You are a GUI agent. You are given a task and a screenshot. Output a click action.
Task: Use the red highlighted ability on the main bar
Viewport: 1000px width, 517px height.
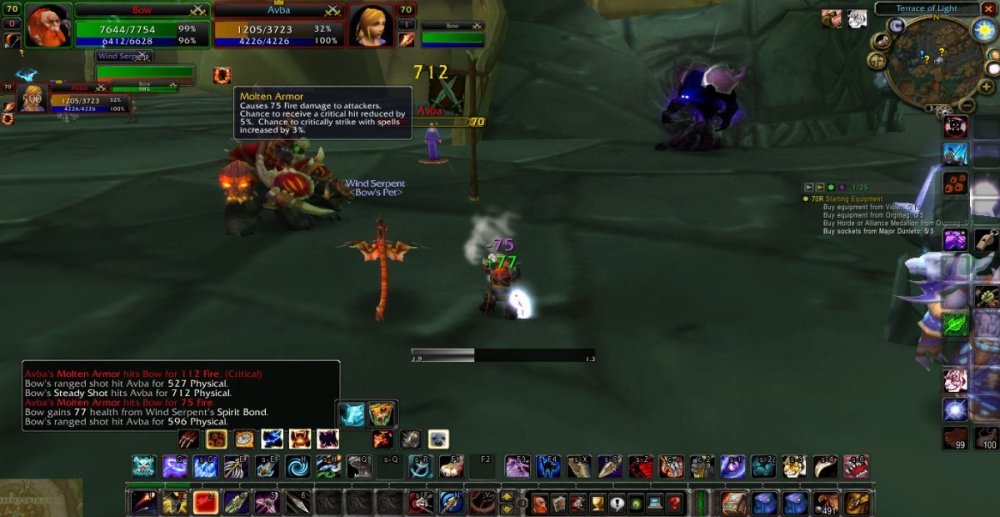pos(206,502)
